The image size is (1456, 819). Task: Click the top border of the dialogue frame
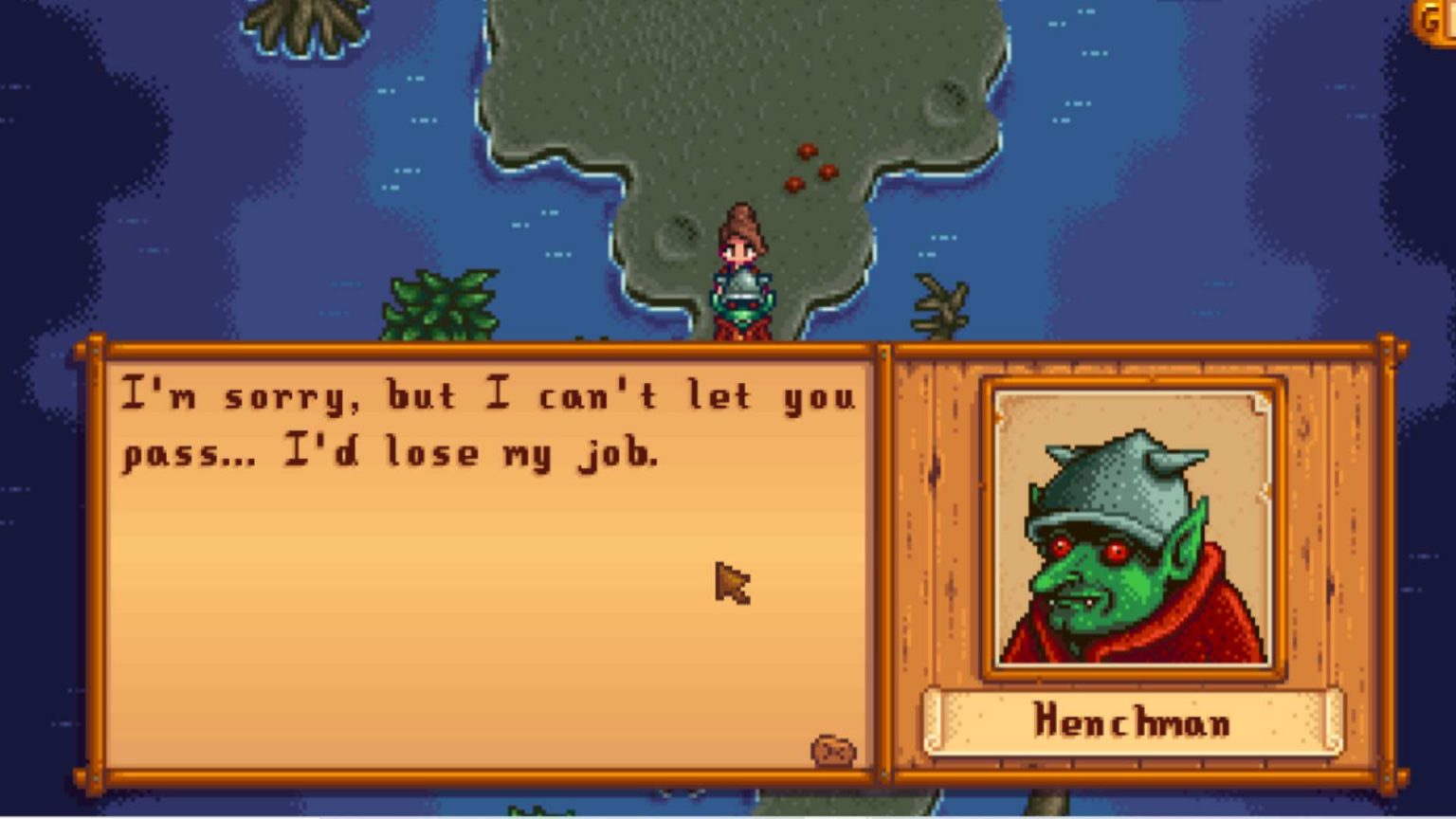click(x=474, y=349)
